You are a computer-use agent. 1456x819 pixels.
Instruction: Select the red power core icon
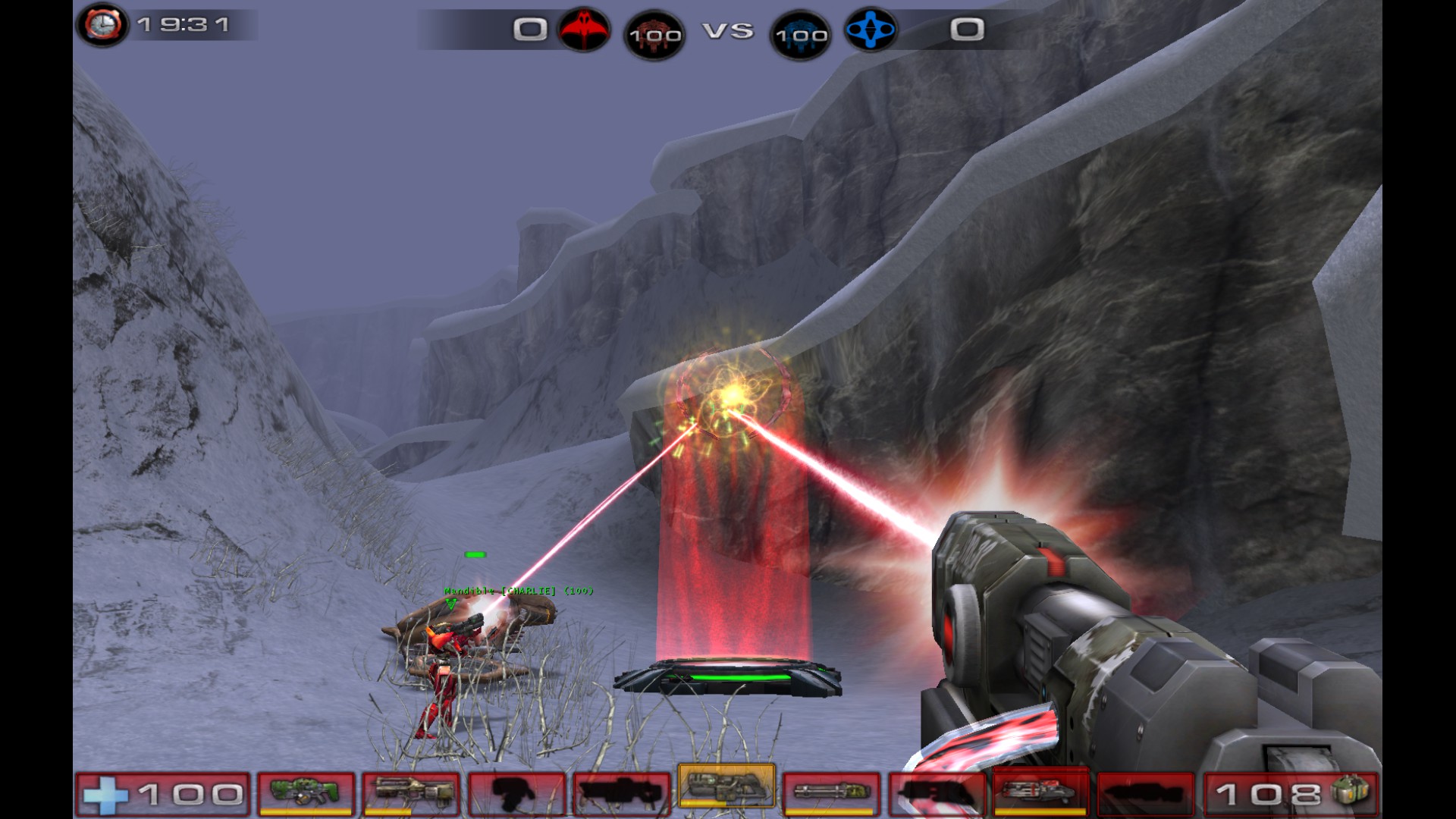point(654,35)
